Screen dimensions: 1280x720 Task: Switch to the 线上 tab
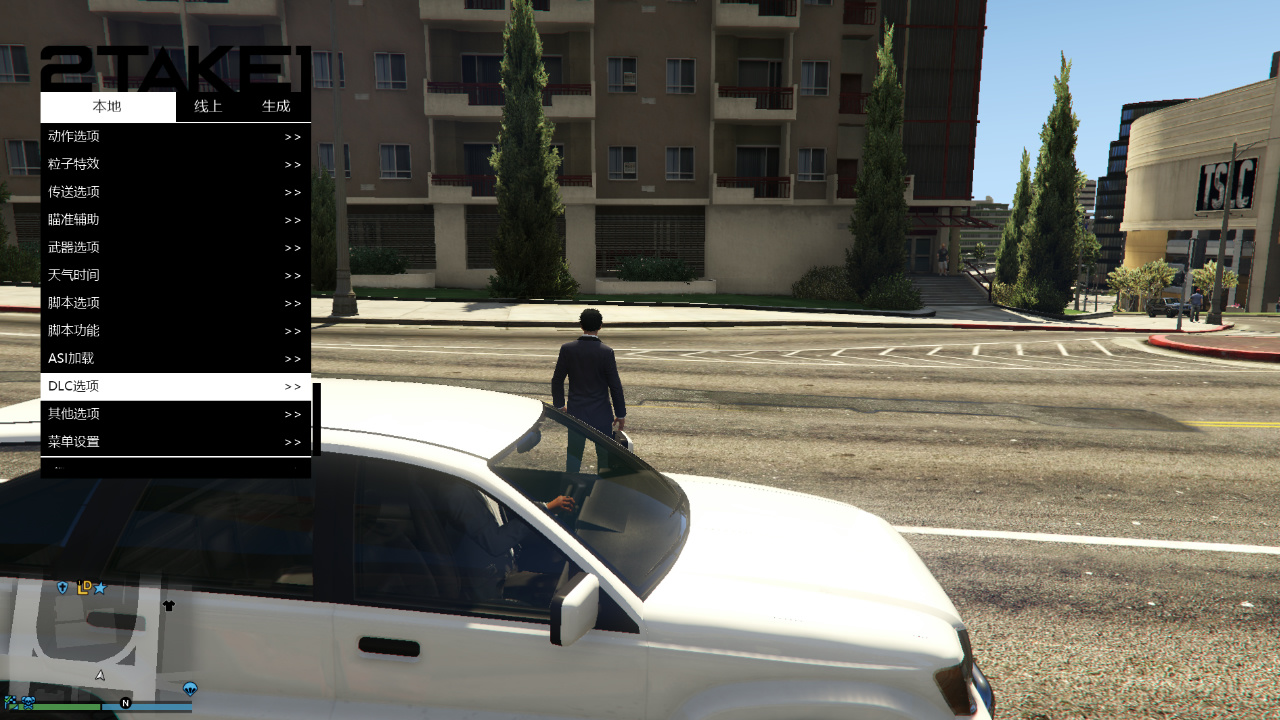point(207,106)
